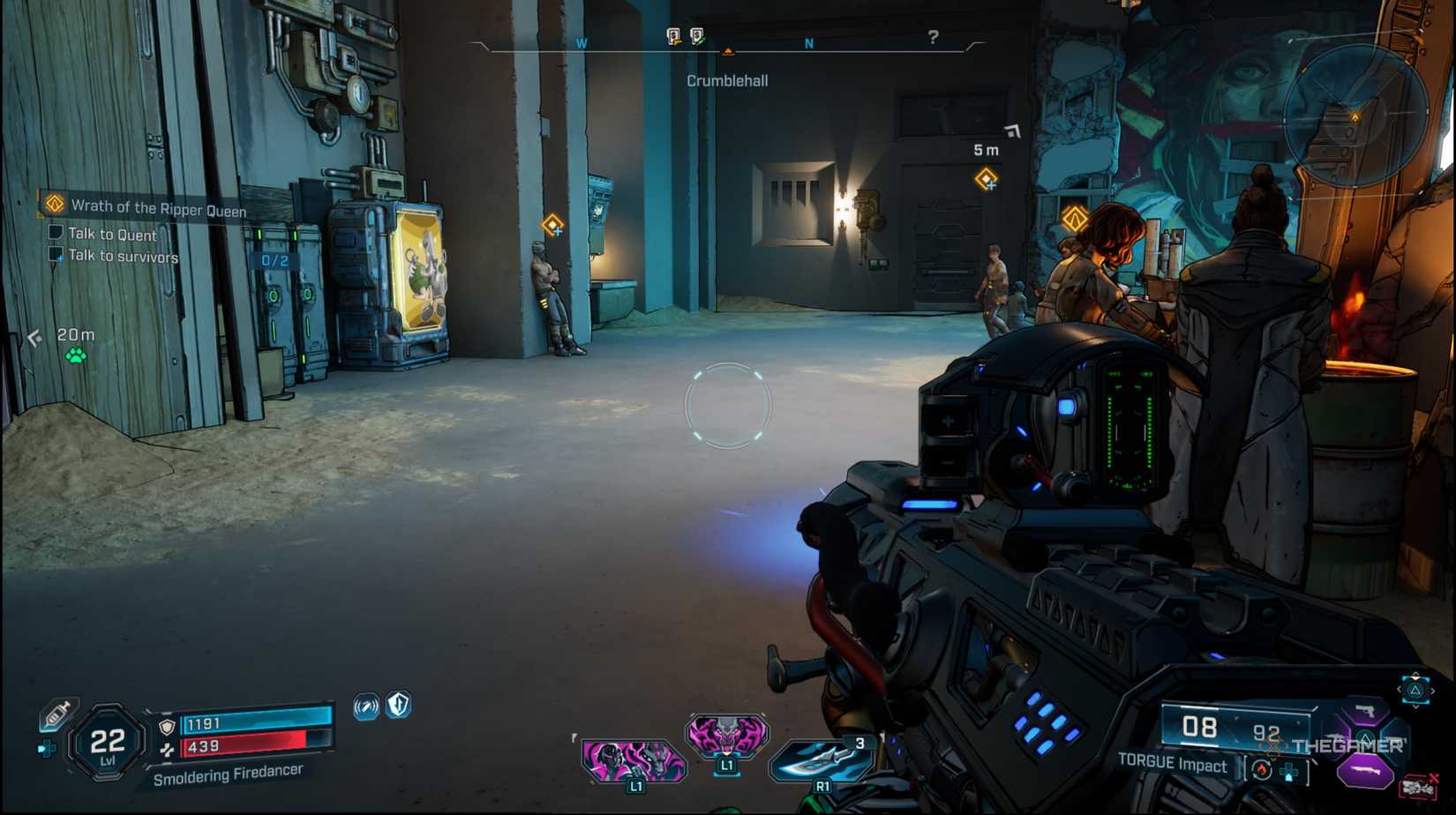Click the grenade icon marked with red X
This screenshot has width=1456, height=815.
pyautogui.click(x=1416, y=785)
